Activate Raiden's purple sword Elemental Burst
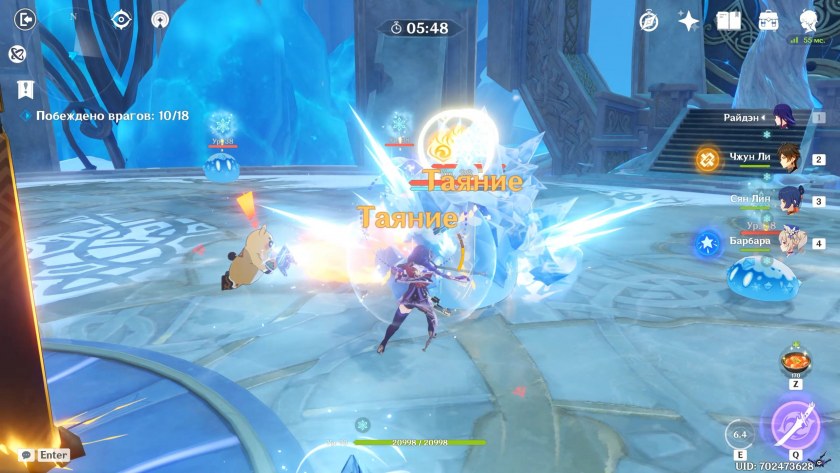840x473 pixels. [795, 423]
